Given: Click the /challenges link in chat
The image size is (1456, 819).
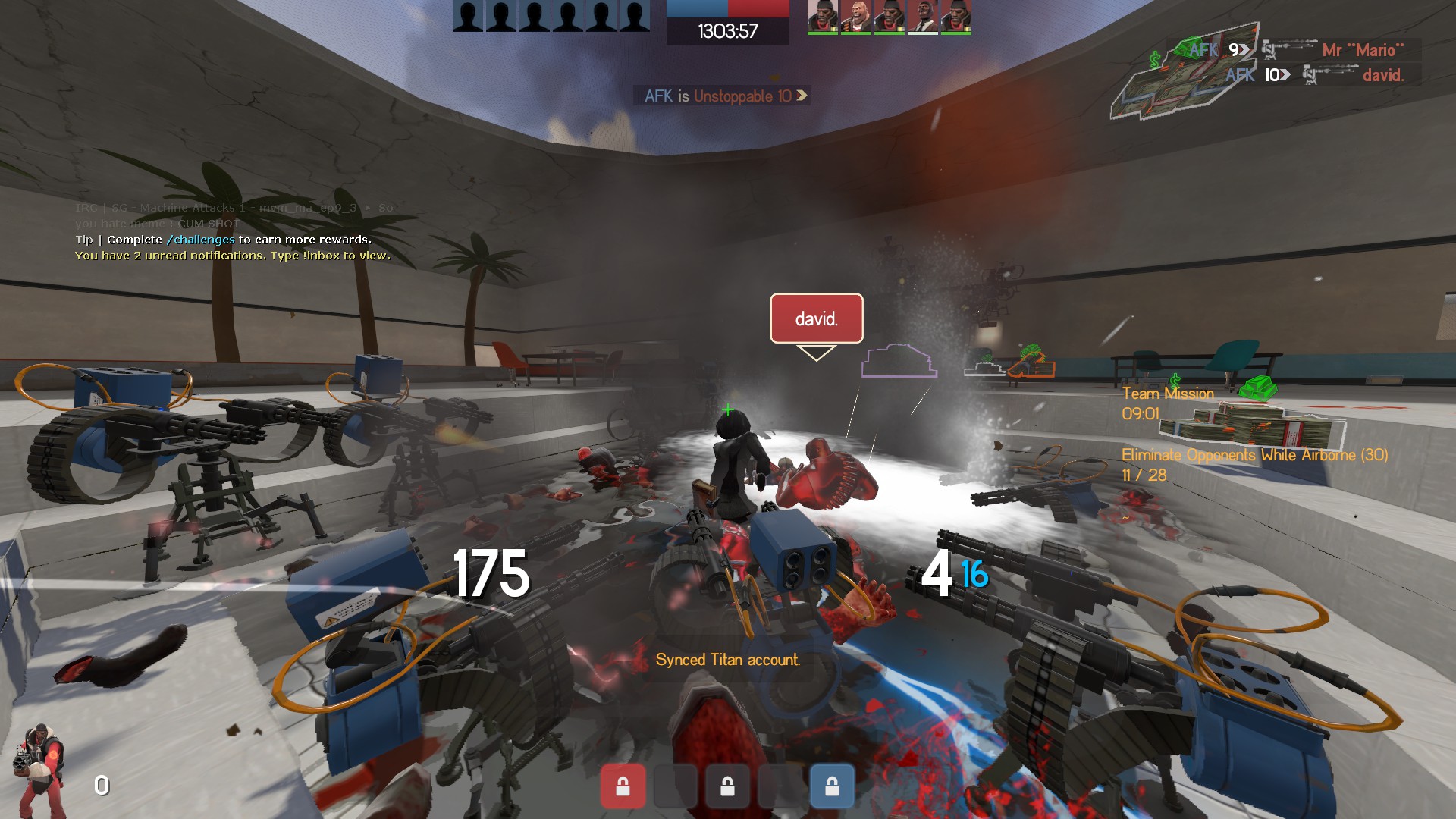Looking at the screenshot, I should point(200,240).
